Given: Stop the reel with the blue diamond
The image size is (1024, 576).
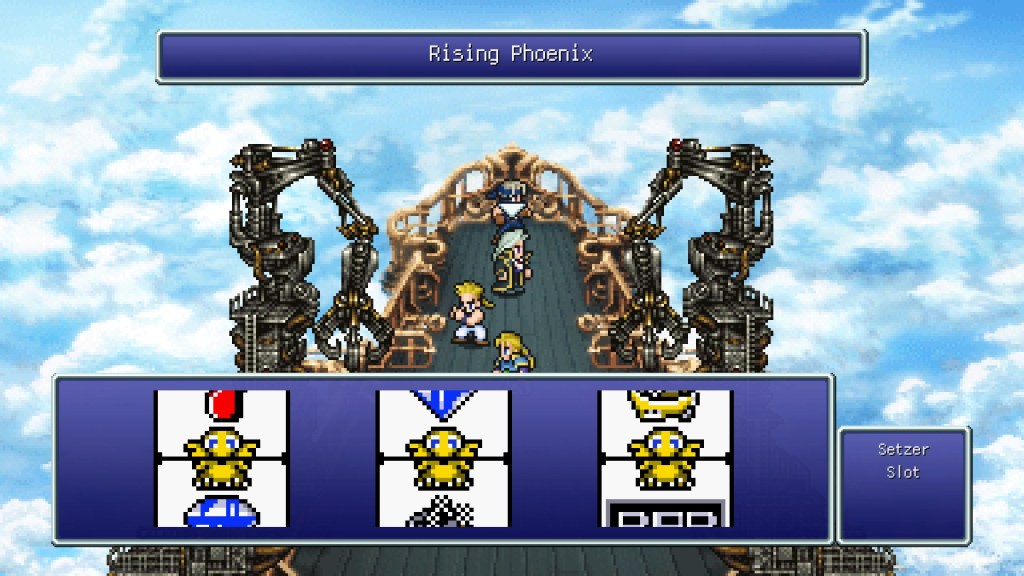Looking at the screenshot, I should click(x=443, y=458).
